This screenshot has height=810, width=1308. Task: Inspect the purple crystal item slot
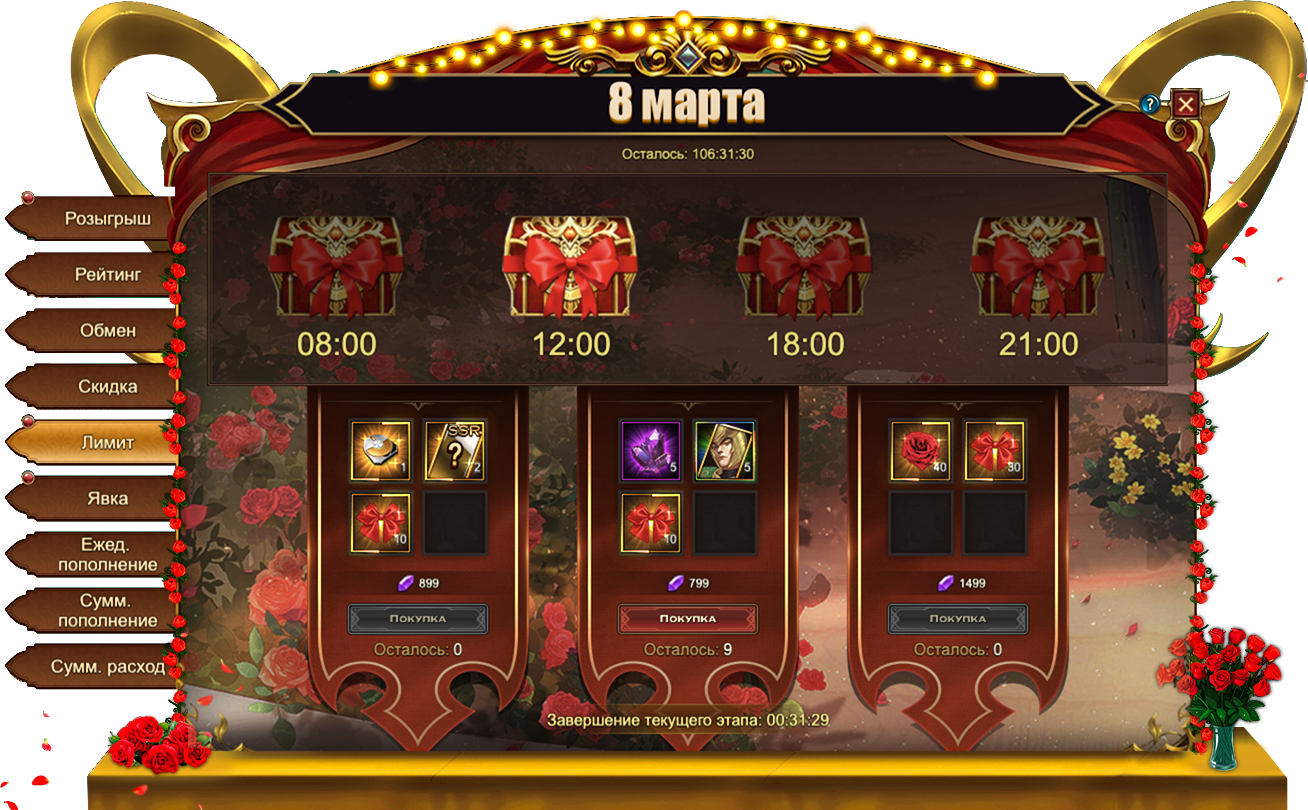(651, 451)
